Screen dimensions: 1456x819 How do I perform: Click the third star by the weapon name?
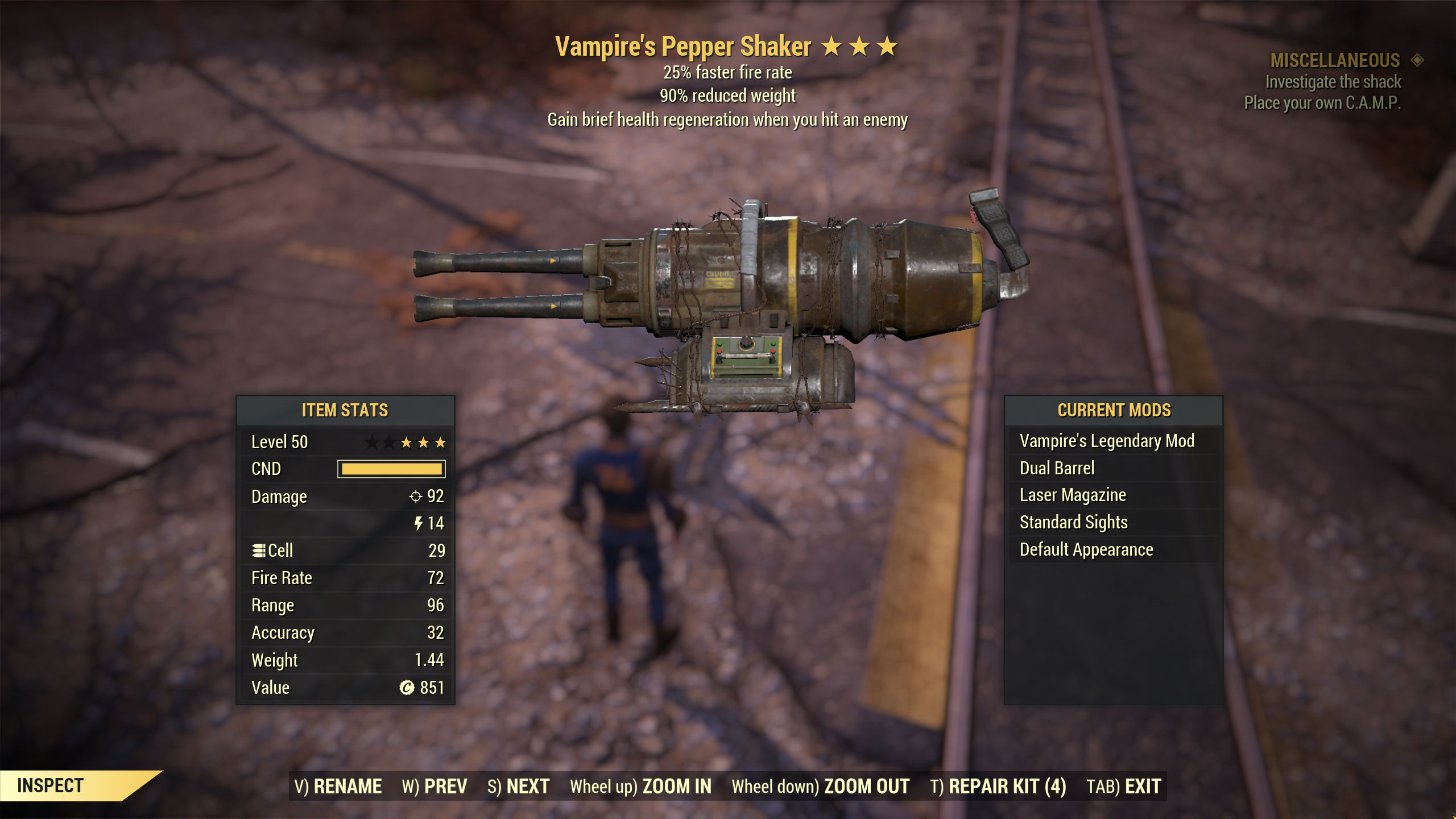(887, 47)
